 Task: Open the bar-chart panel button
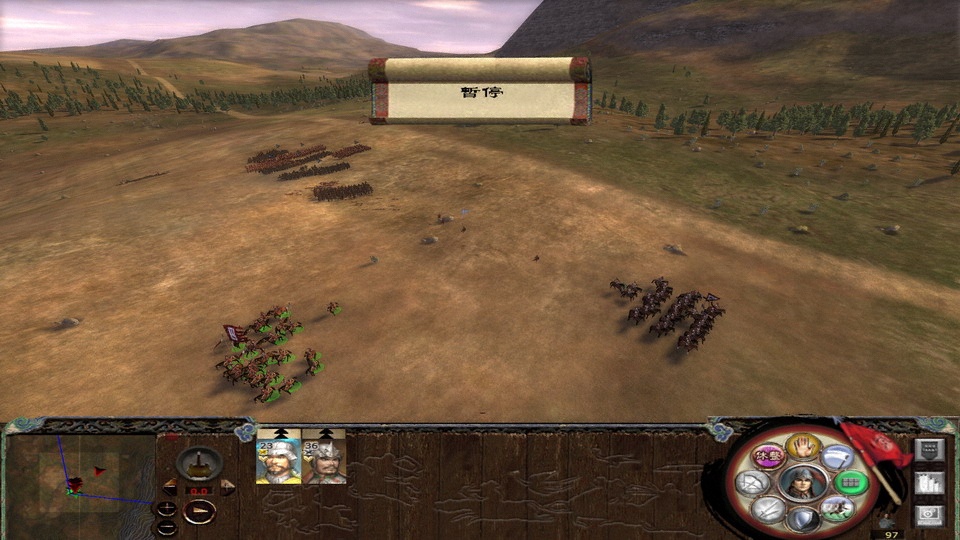(929, 483)
